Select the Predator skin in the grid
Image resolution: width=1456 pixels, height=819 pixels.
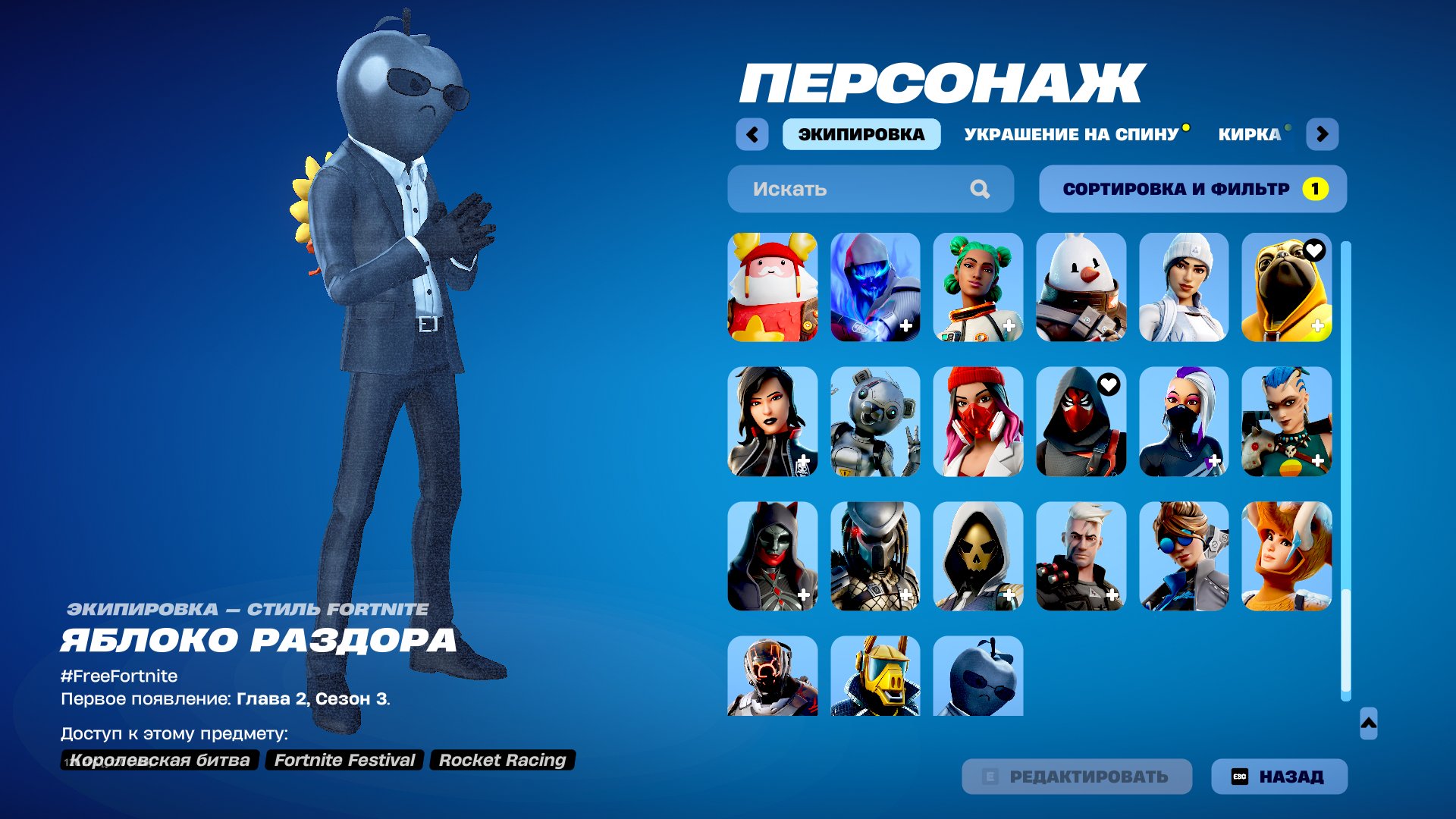tap(875, 556)
